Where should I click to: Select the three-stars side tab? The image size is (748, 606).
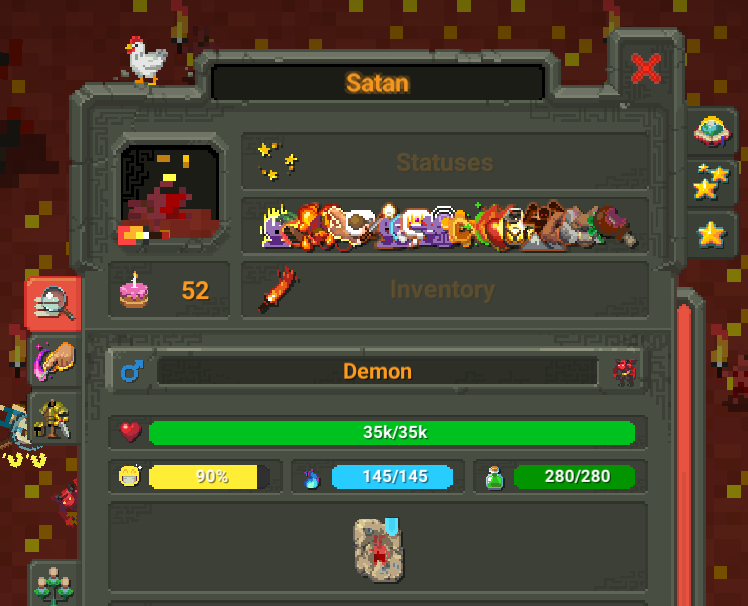[712, 182]
